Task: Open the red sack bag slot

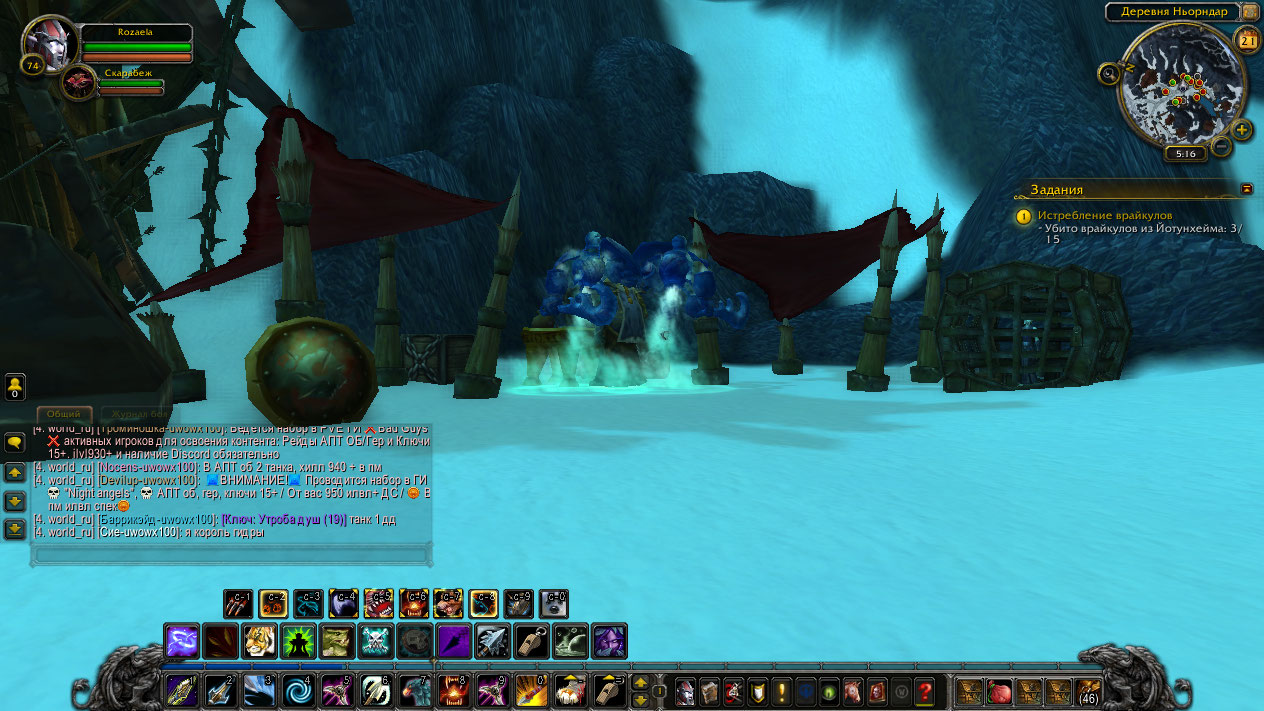Action: coord(998,691)
